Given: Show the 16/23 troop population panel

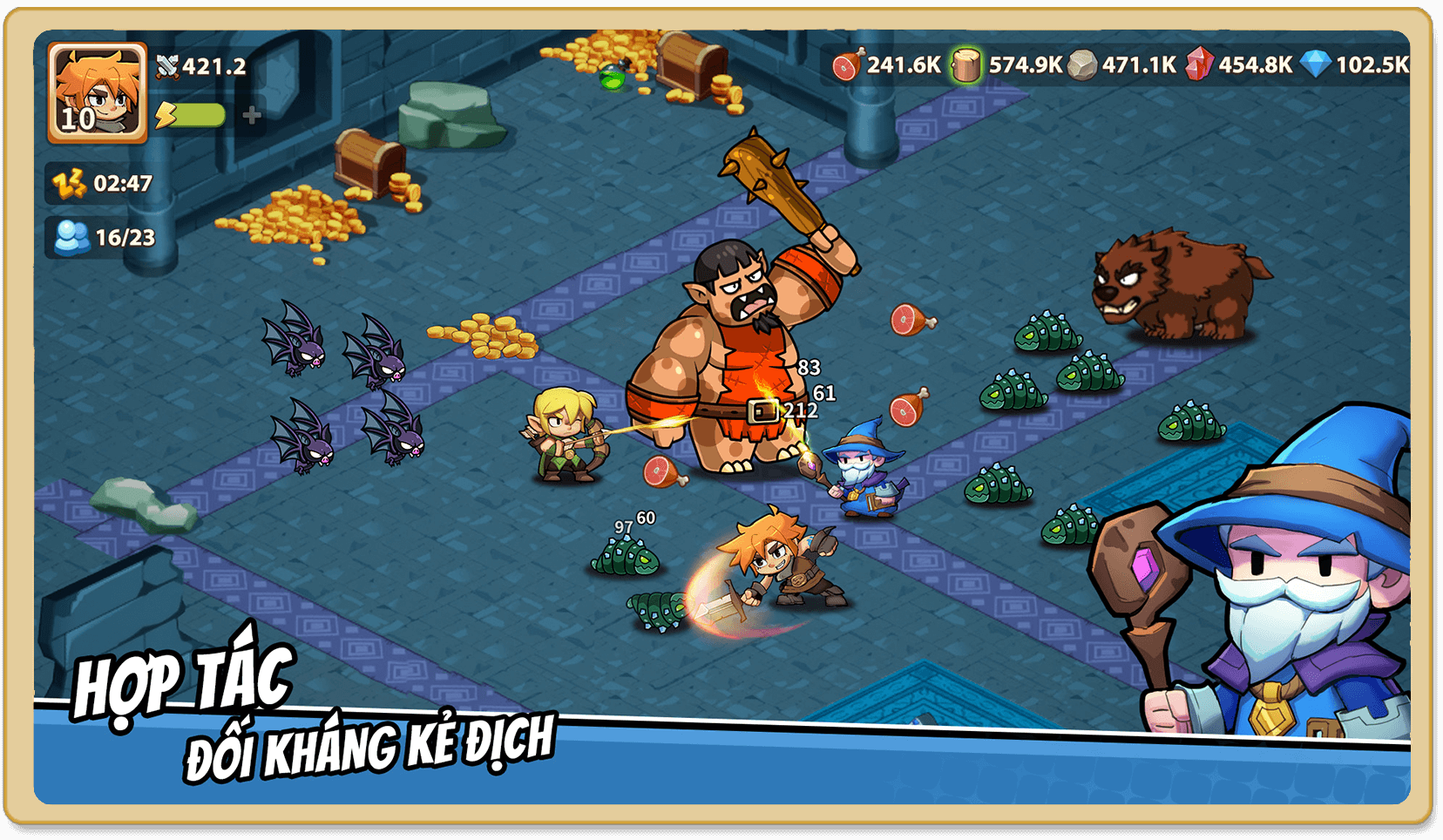Looking at the screenshot, I should point(104,237).
